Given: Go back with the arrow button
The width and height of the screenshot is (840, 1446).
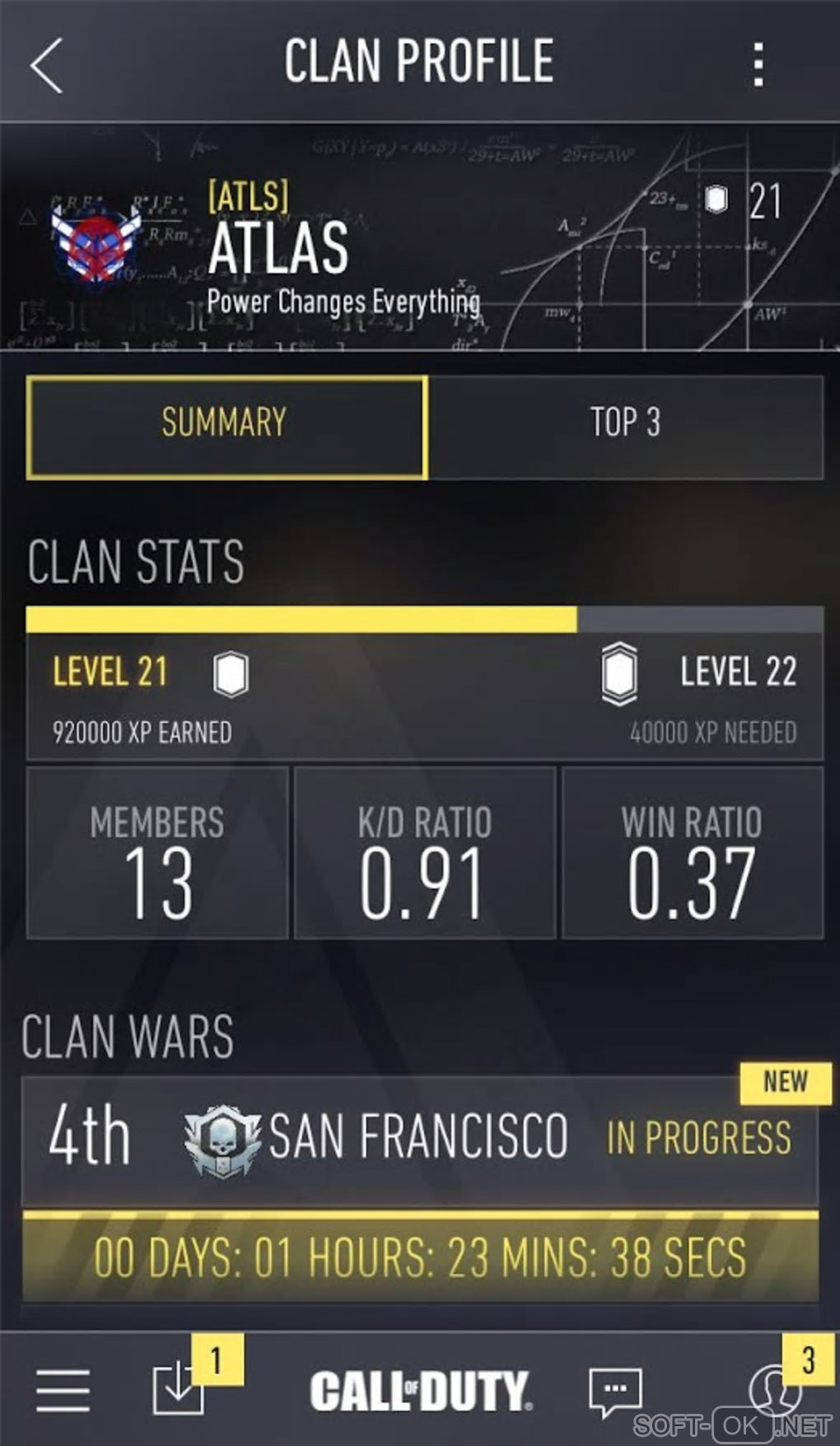Looking at the screenshot, I should [x=47, y=65].
